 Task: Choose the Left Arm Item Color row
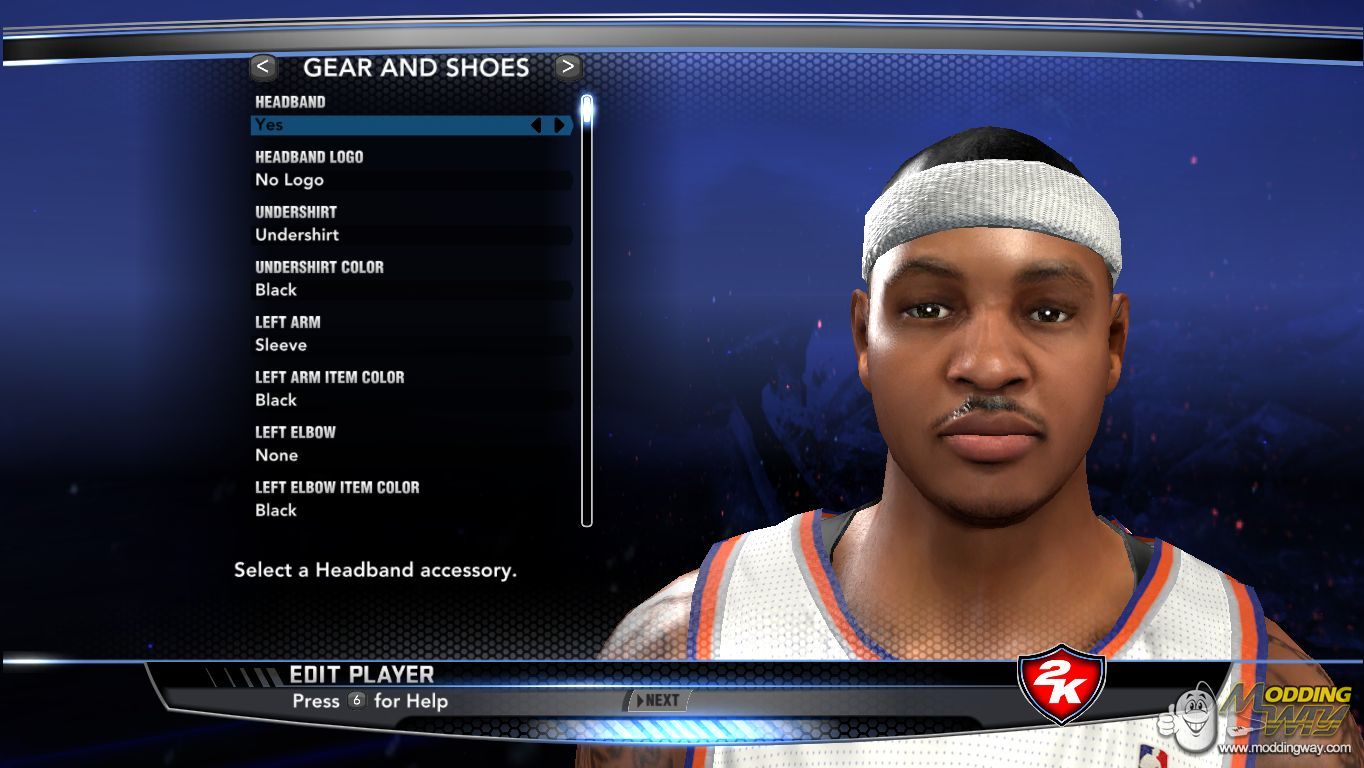410,400
